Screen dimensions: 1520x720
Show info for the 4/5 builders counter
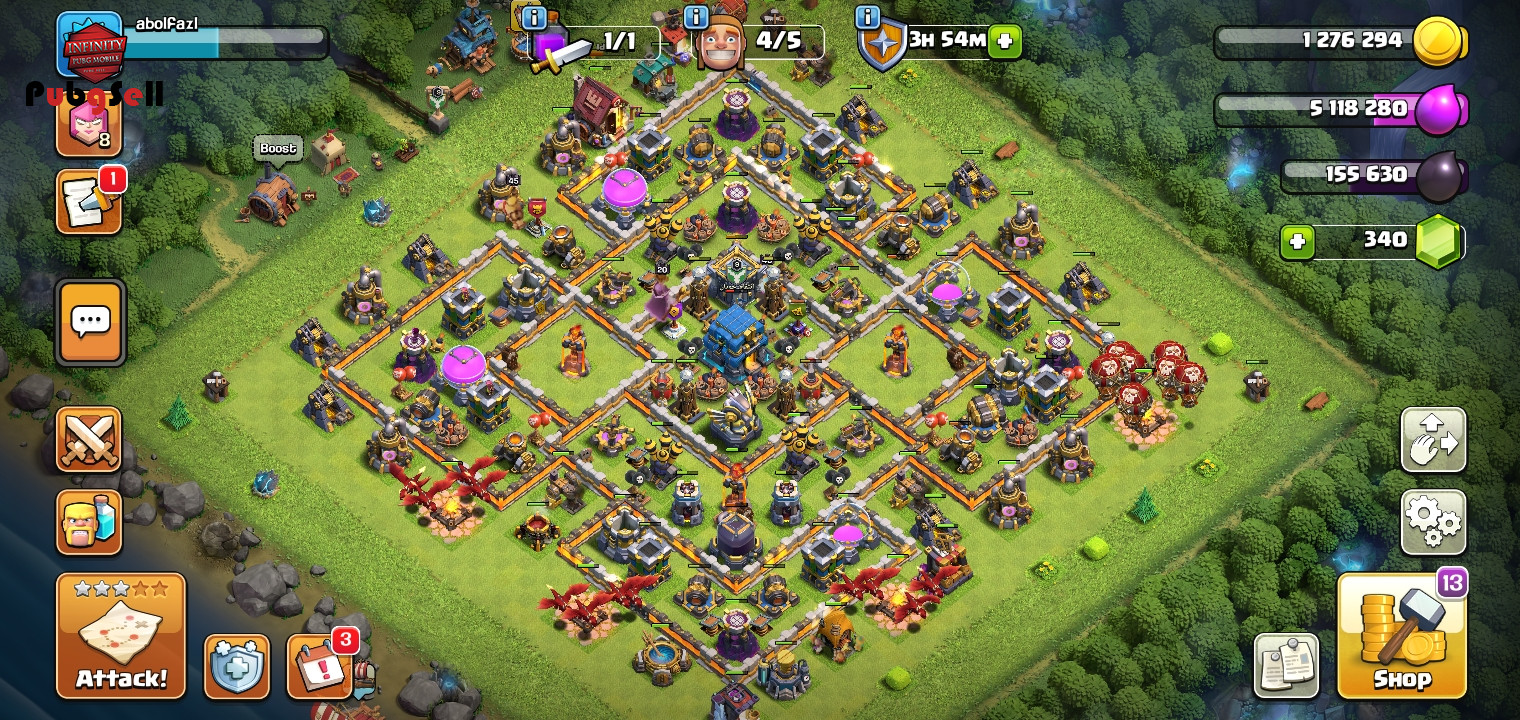[x=696, y=17]
